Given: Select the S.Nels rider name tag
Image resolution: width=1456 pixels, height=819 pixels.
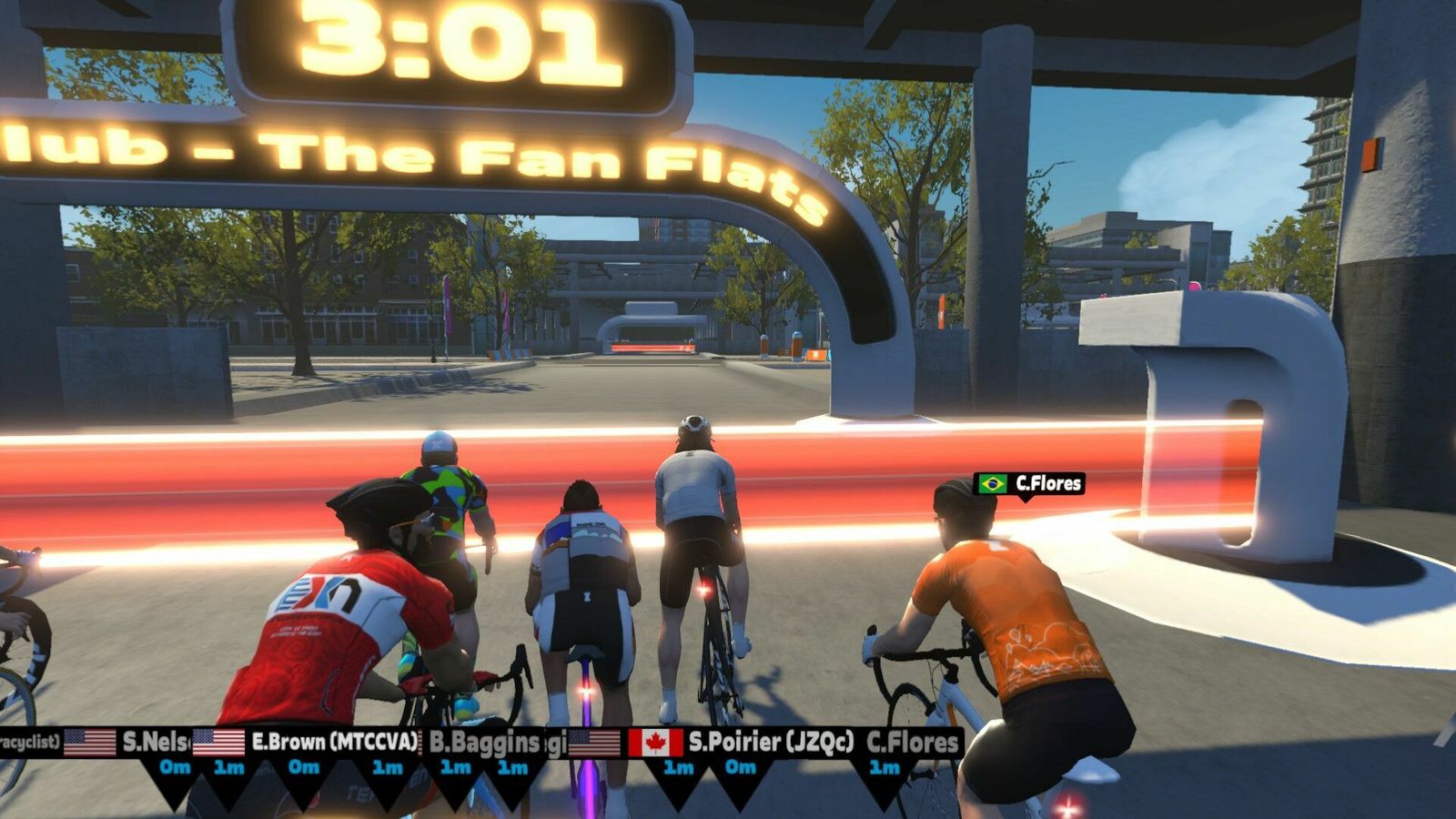Looking at the screenshot, I should [155, 742].
